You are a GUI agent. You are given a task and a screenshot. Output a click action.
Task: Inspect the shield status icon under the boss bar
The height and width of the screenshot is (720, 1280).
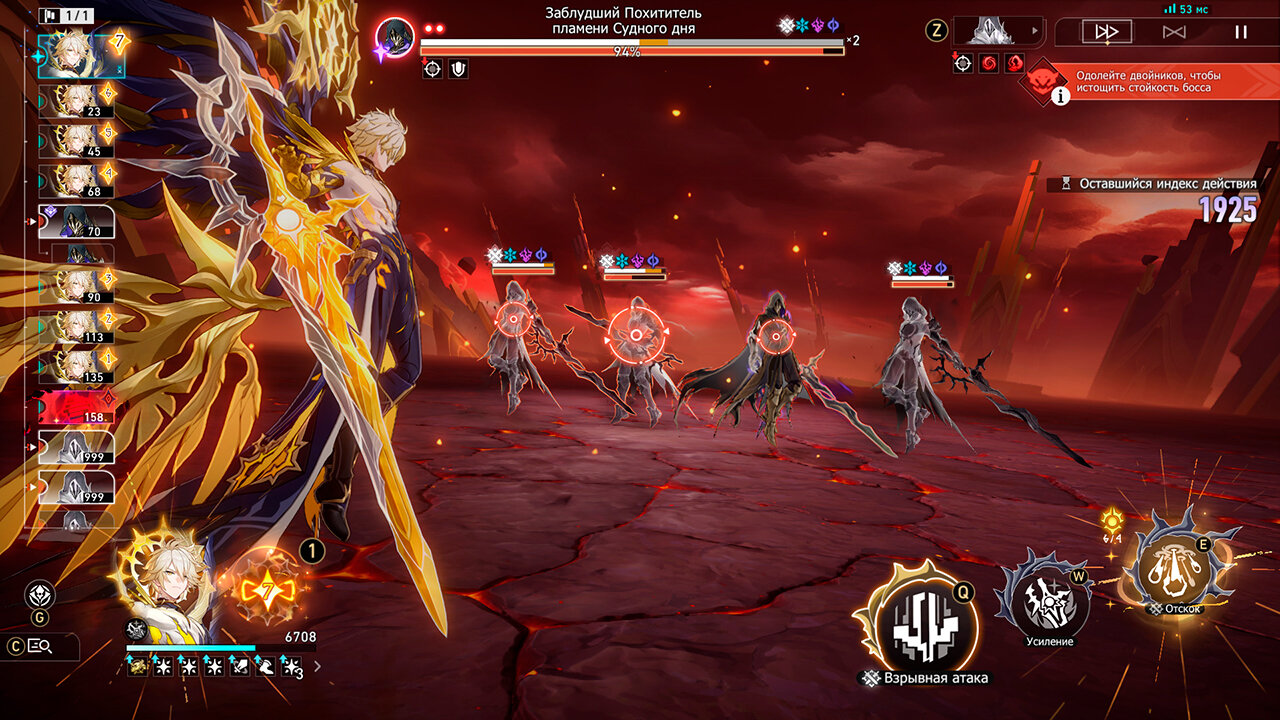[458, 68]
